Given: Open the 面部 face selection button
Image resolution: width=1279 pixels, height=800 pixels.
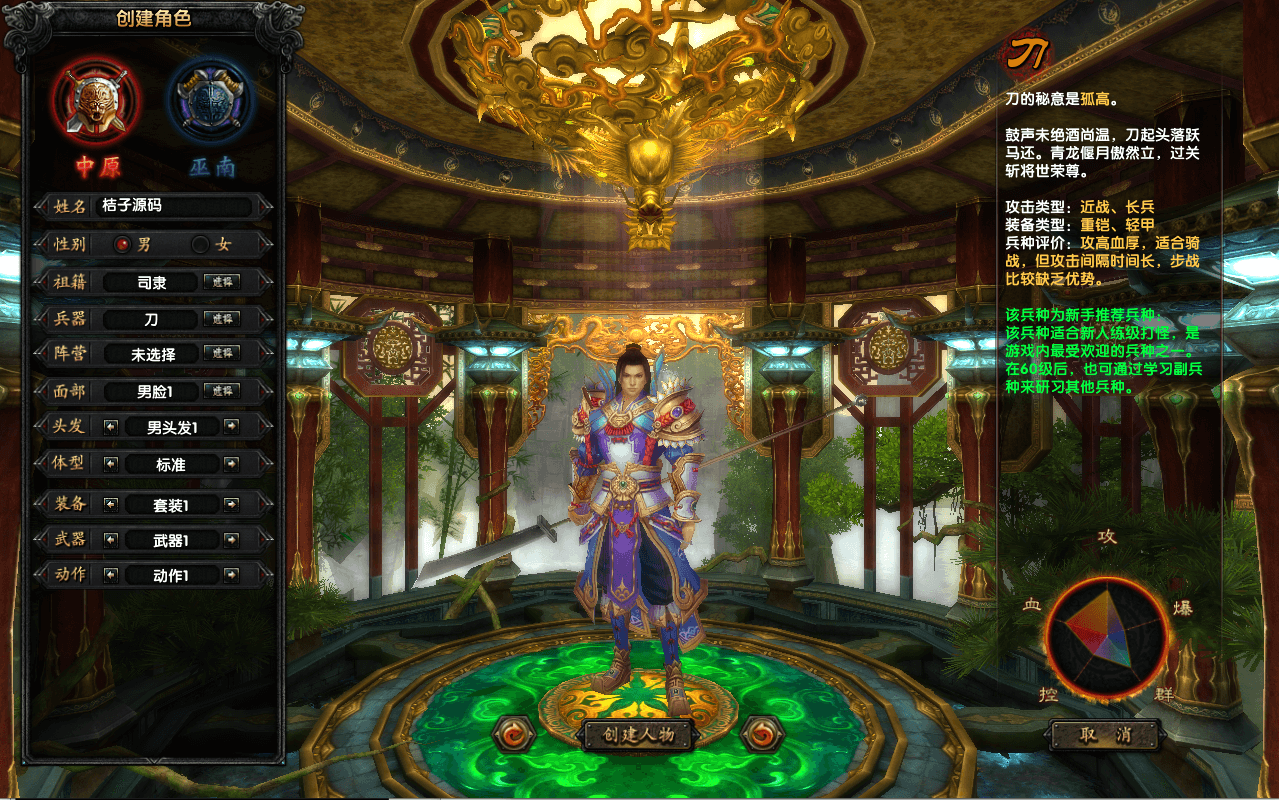Looking at the screenshot, I should tap(221, 391).
